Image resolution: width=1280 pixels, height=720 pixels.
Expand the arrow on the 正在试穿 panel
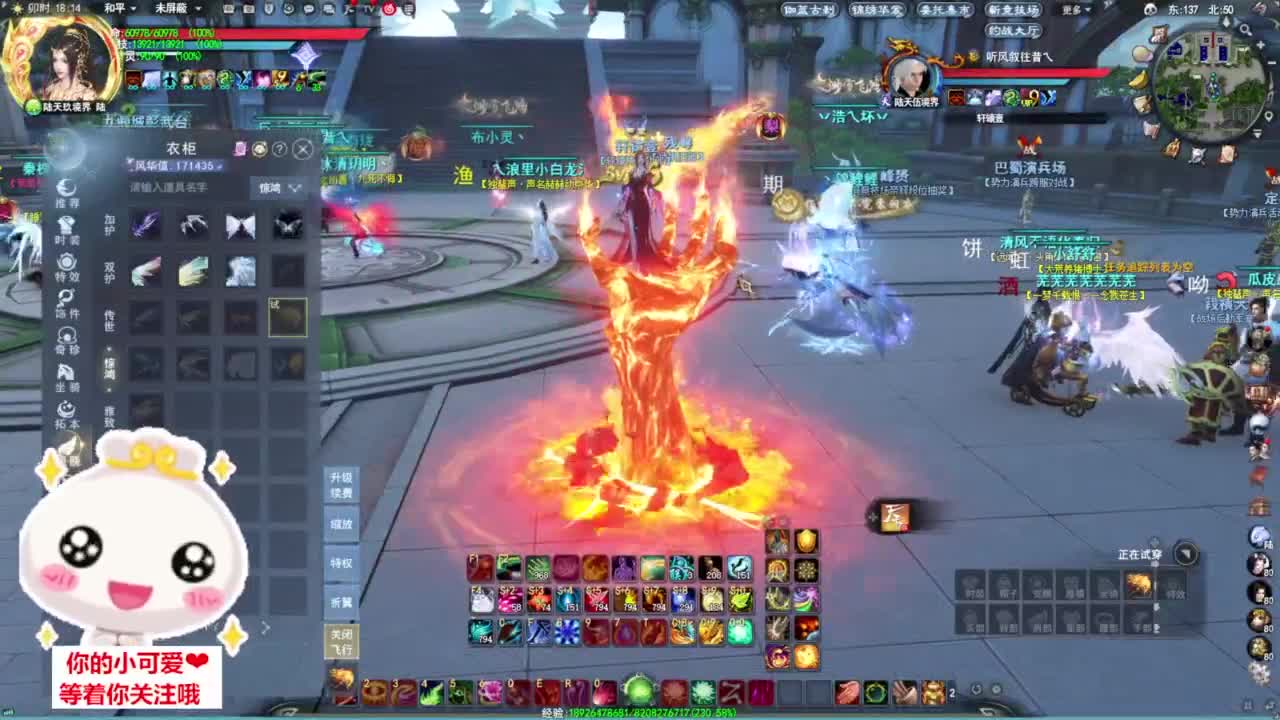[1185, 554]
